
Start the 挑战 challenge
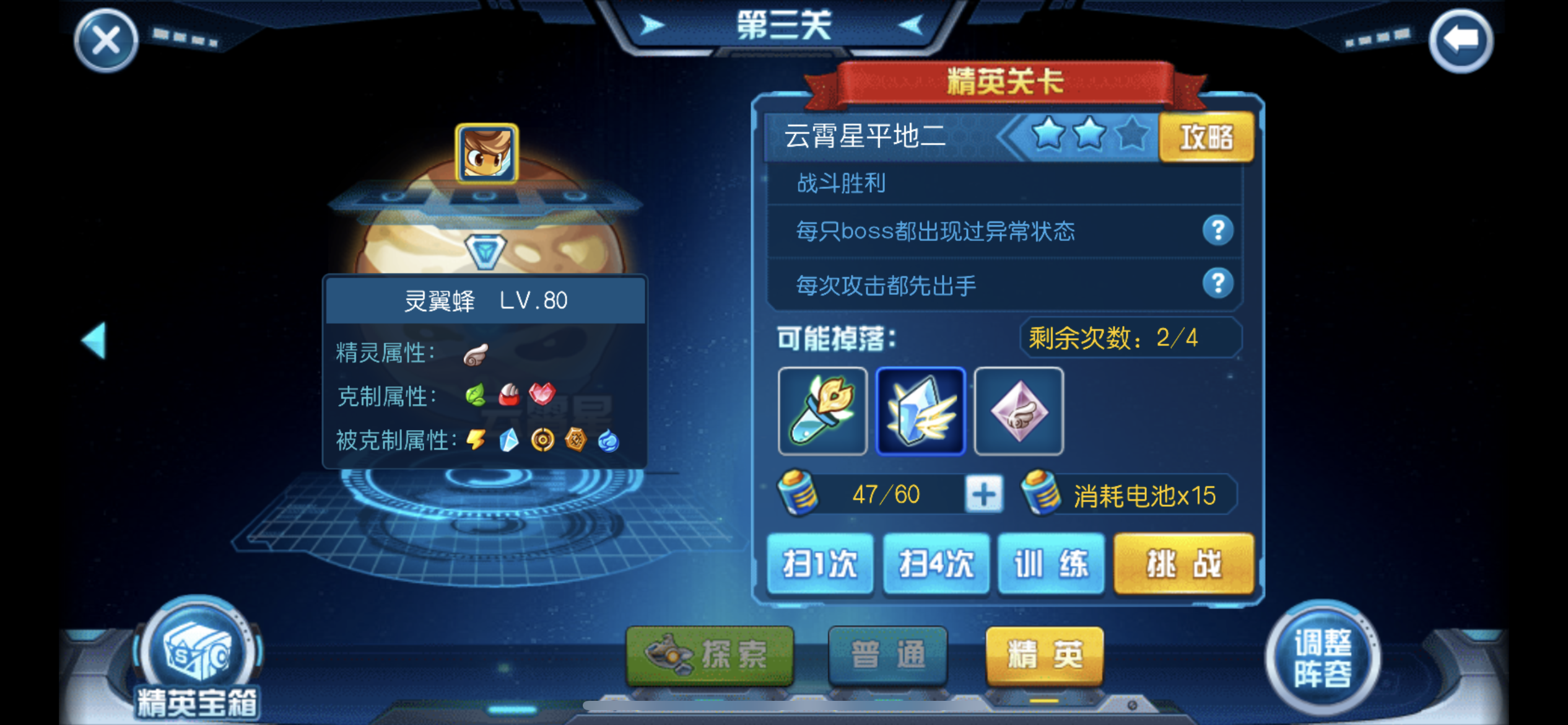(x=1183, y=565)
